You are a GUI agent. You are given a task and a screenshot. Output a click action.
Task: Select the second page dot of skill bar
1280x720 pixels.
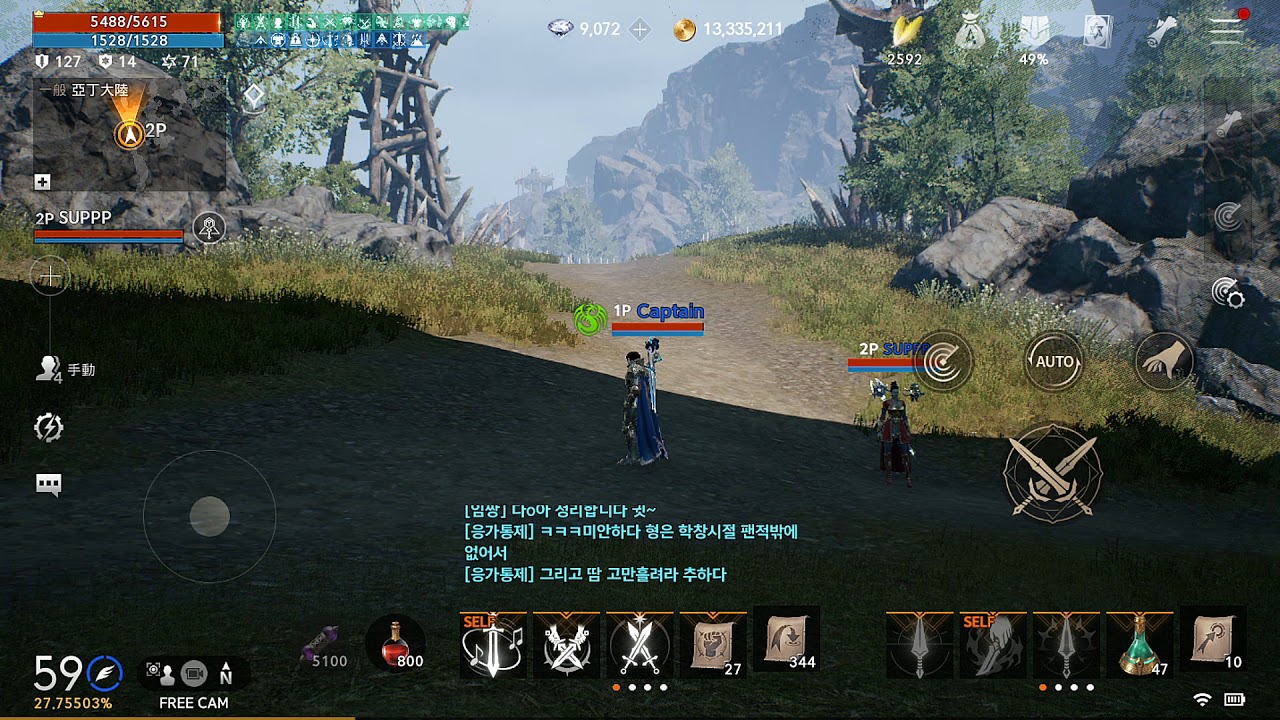click(632, 686)
